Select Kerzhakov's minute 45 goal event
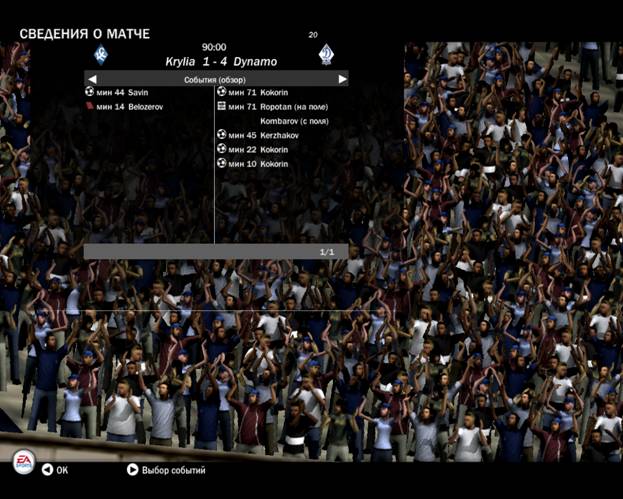The image size is (623, 499). click(x=263, y=135)
